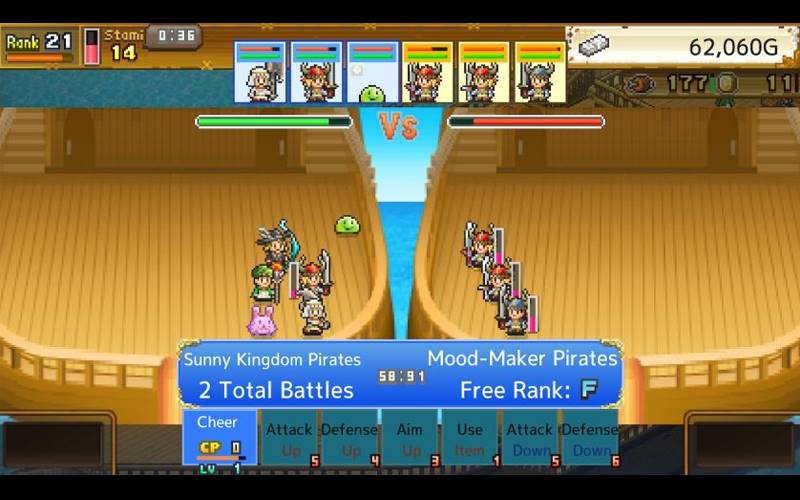Apply the Defense Down command
800x500 pixels.
click(590, 438)
